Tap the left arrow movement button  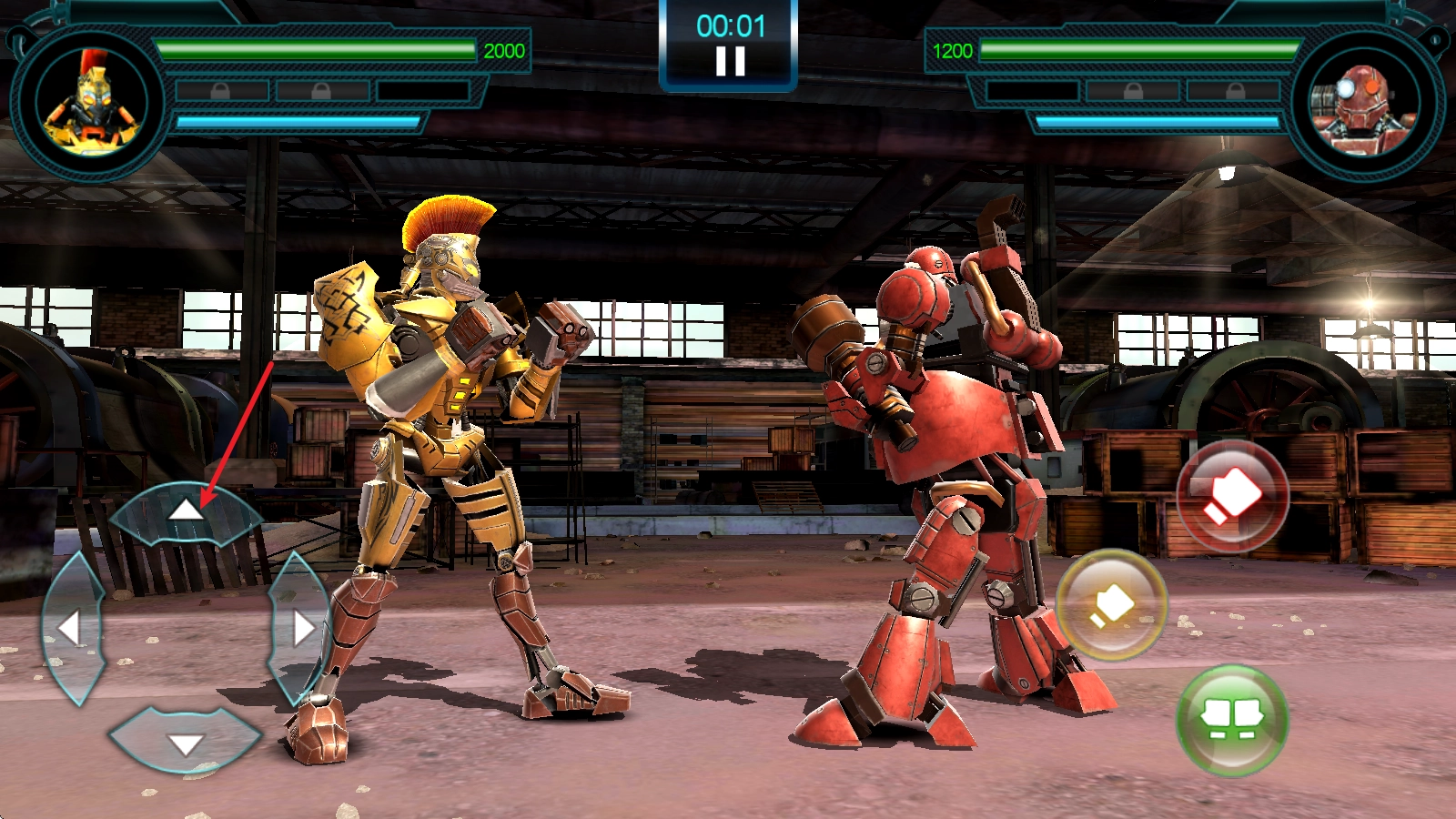pyautogui.click(x=71, y=628)
